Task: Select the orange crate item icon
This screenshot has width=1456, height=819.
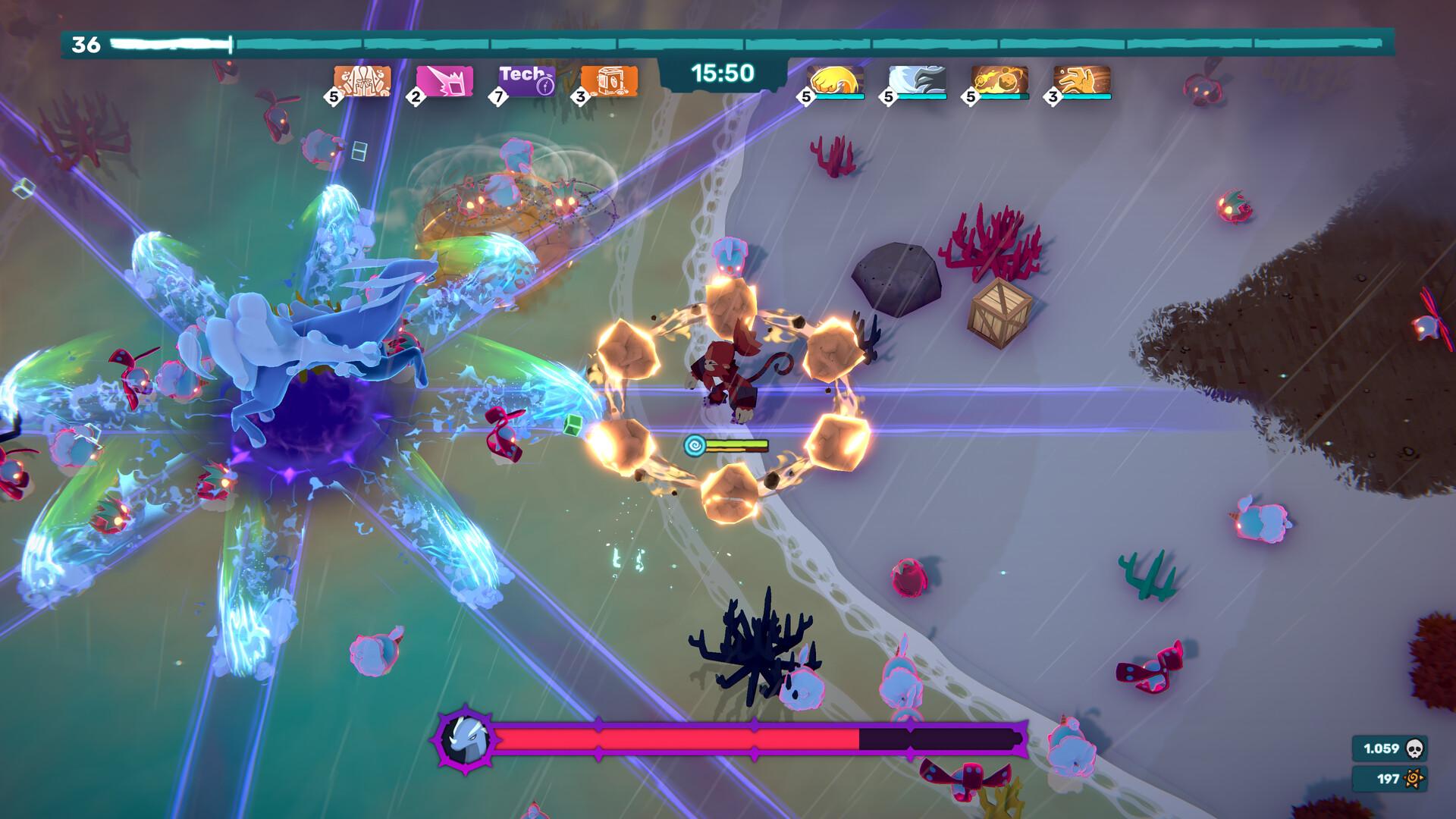Action: [x=610, y=78]
